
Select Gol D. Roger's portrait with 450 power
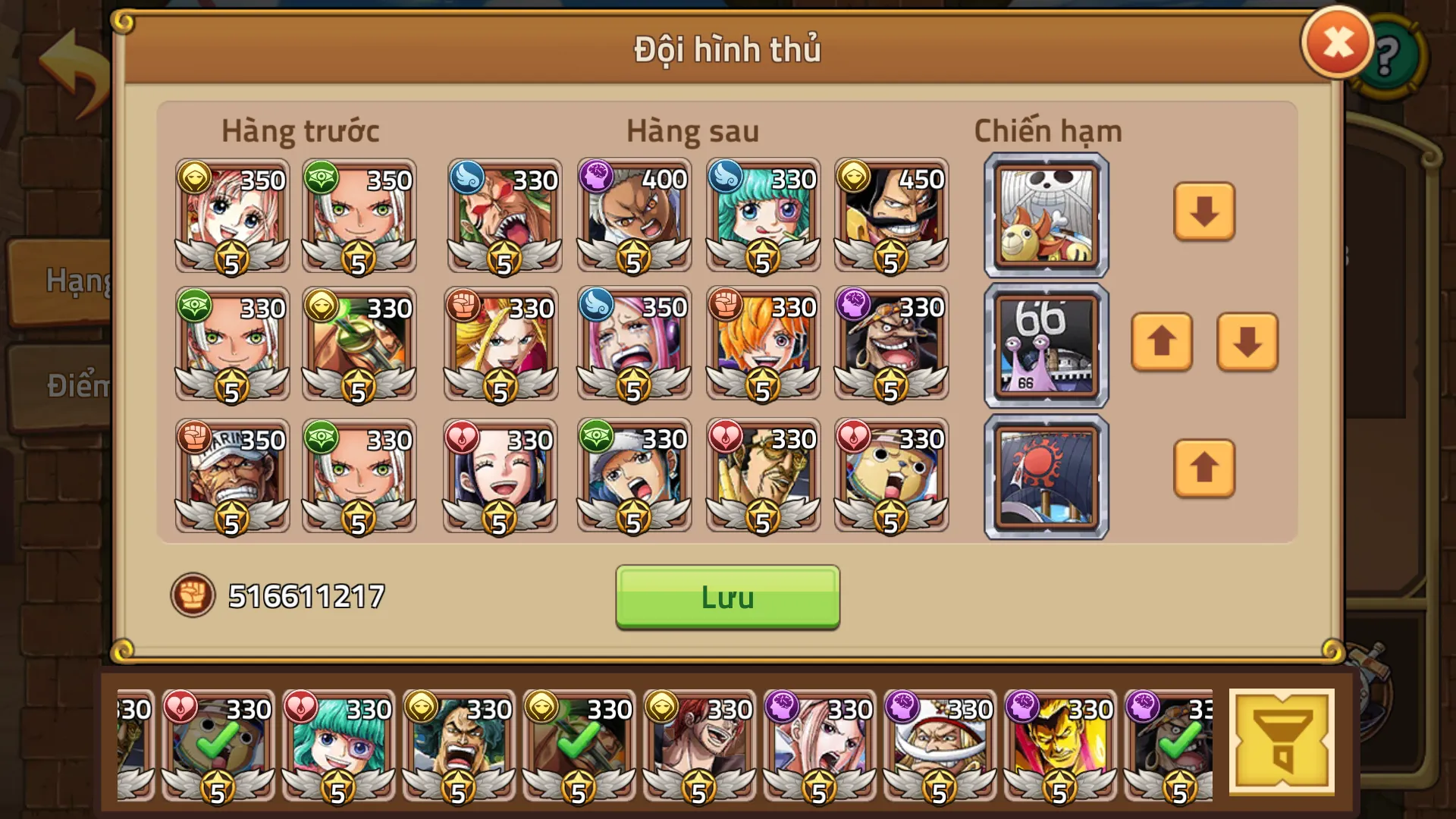pyautogui.click(x=893, y=215)
